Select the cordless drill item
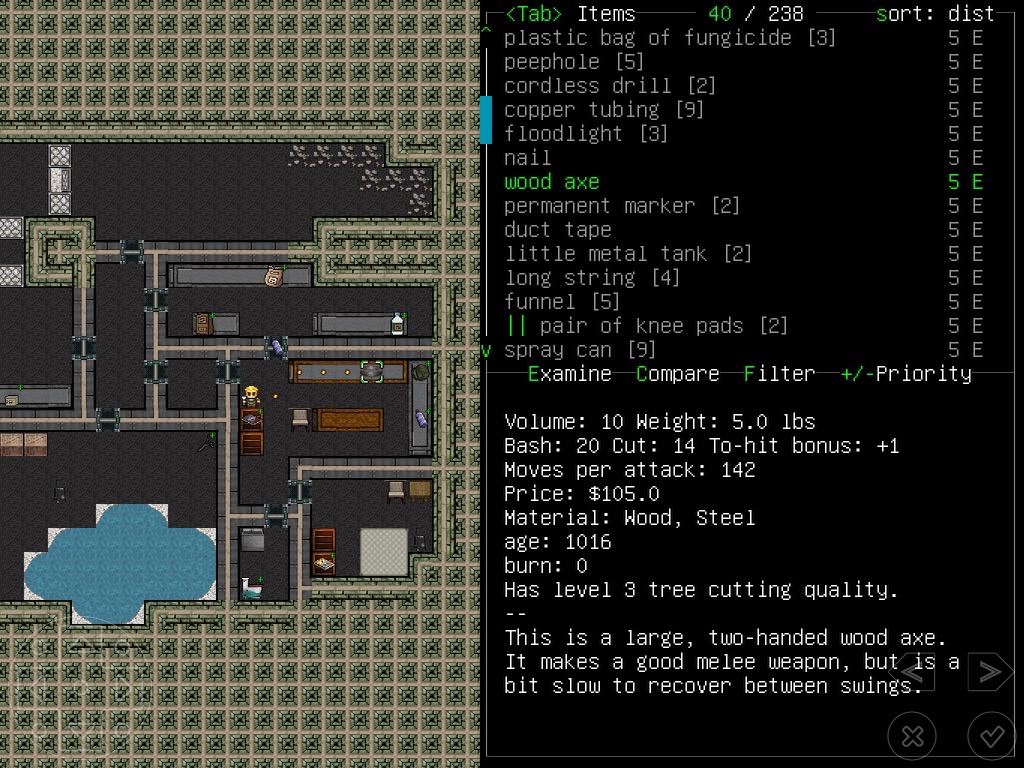The width and height of the screenshot is (1024, 768). (609, 86)
